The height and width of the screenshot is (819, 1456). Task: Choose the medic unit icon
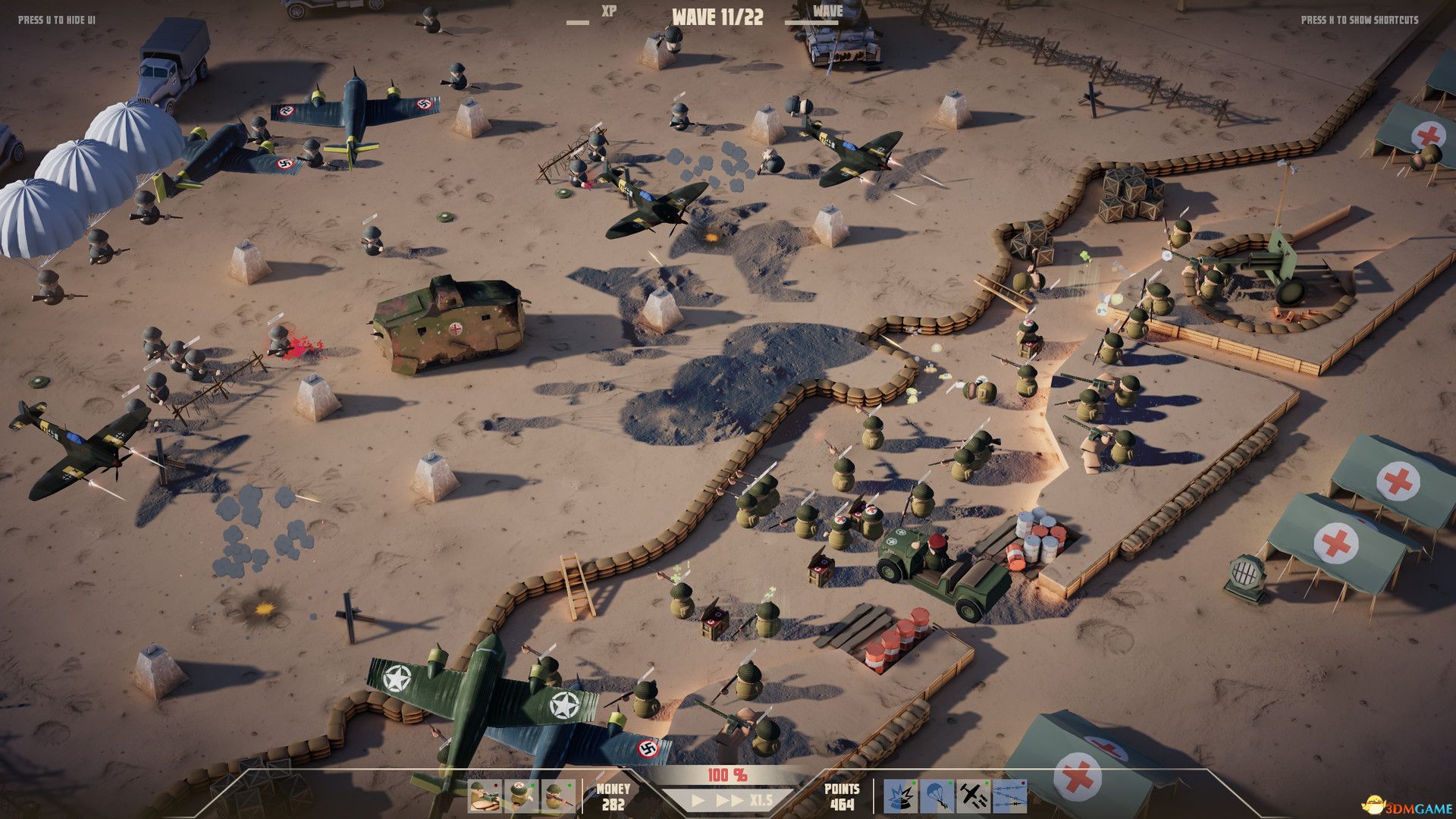point(520,796)
